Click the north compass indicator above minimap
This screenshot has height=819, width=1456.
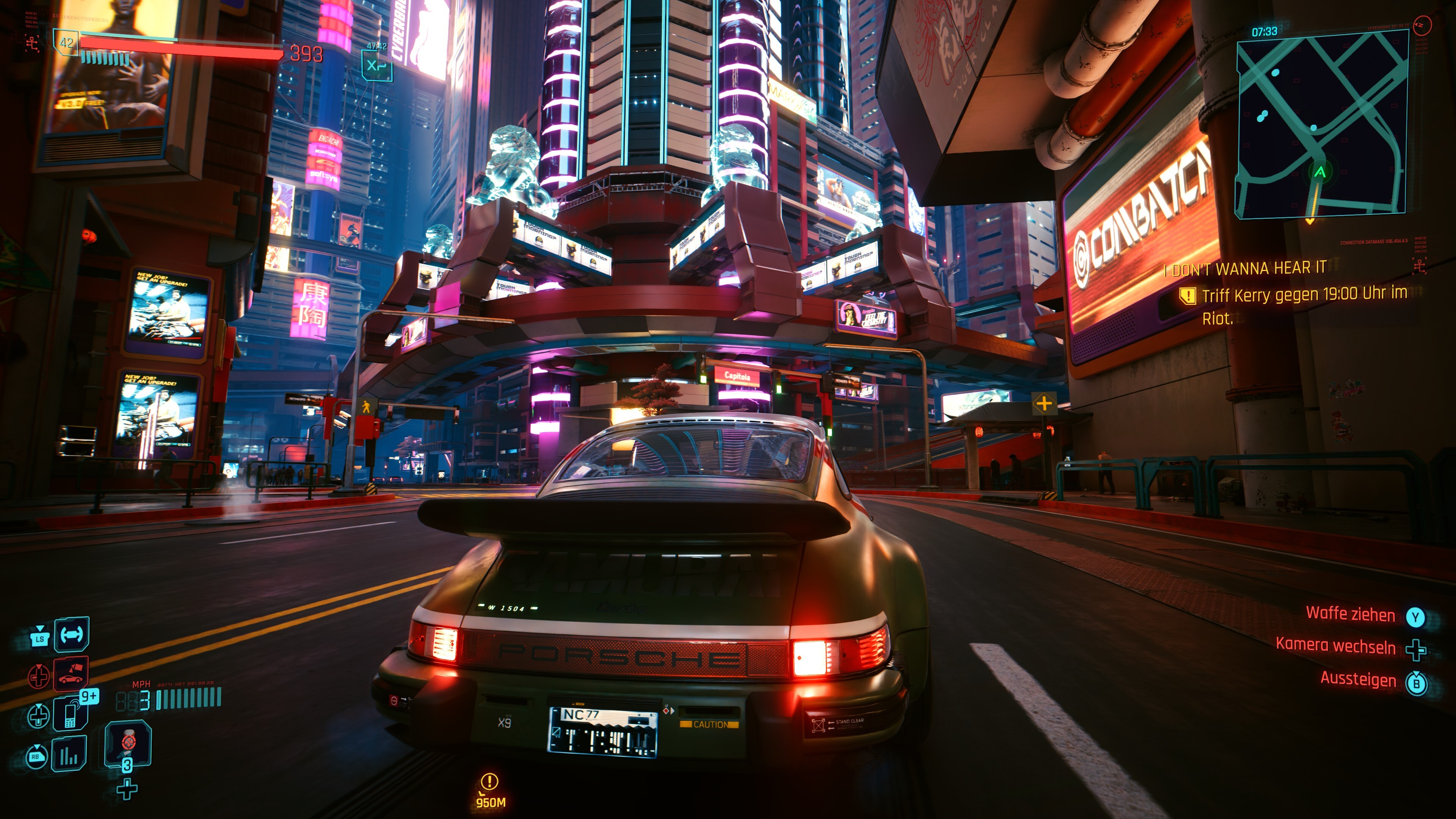click(x=1421, y=25)
